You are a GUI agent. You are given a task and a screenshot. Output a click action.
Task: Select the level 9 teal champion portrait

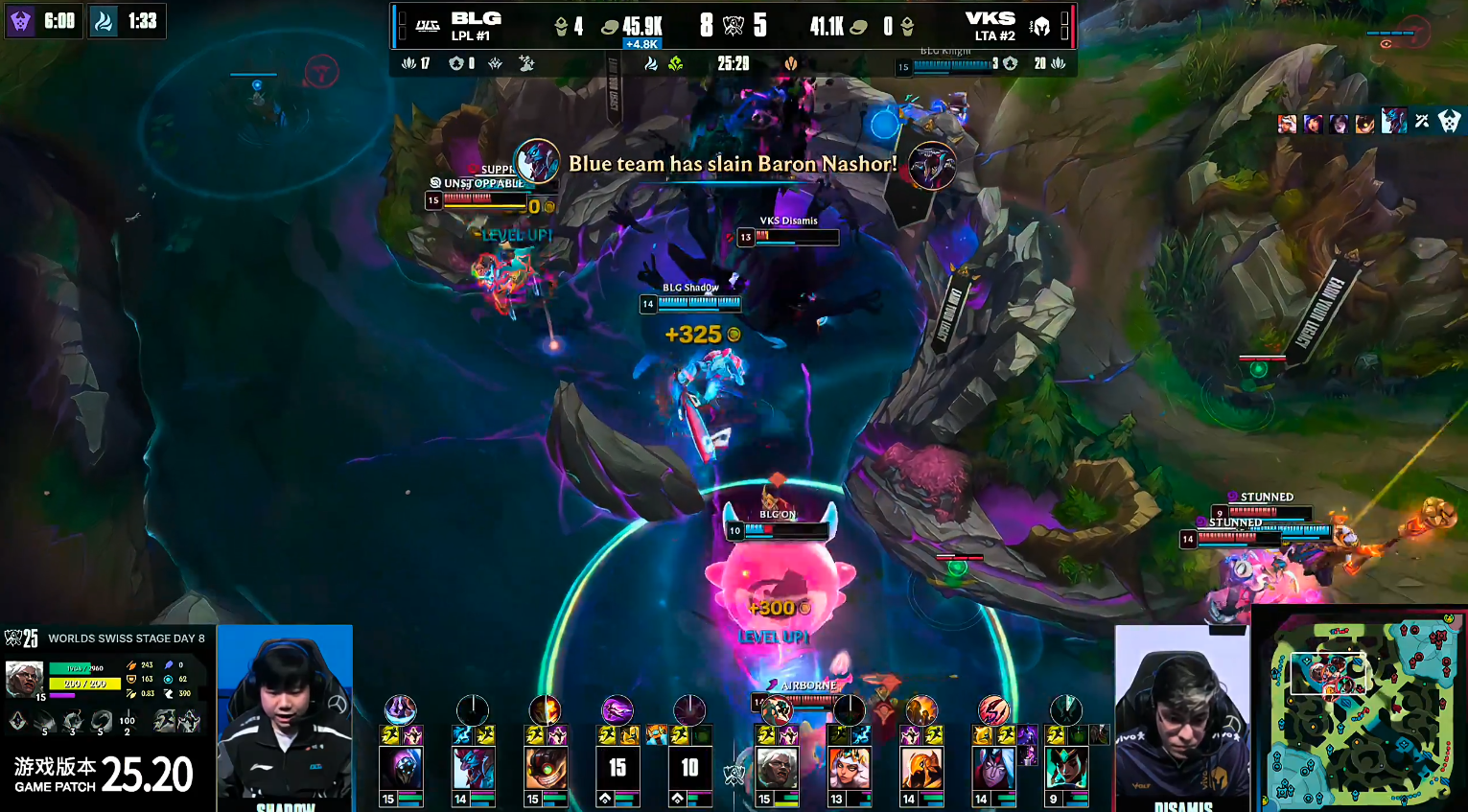[x=1065, y=768]
